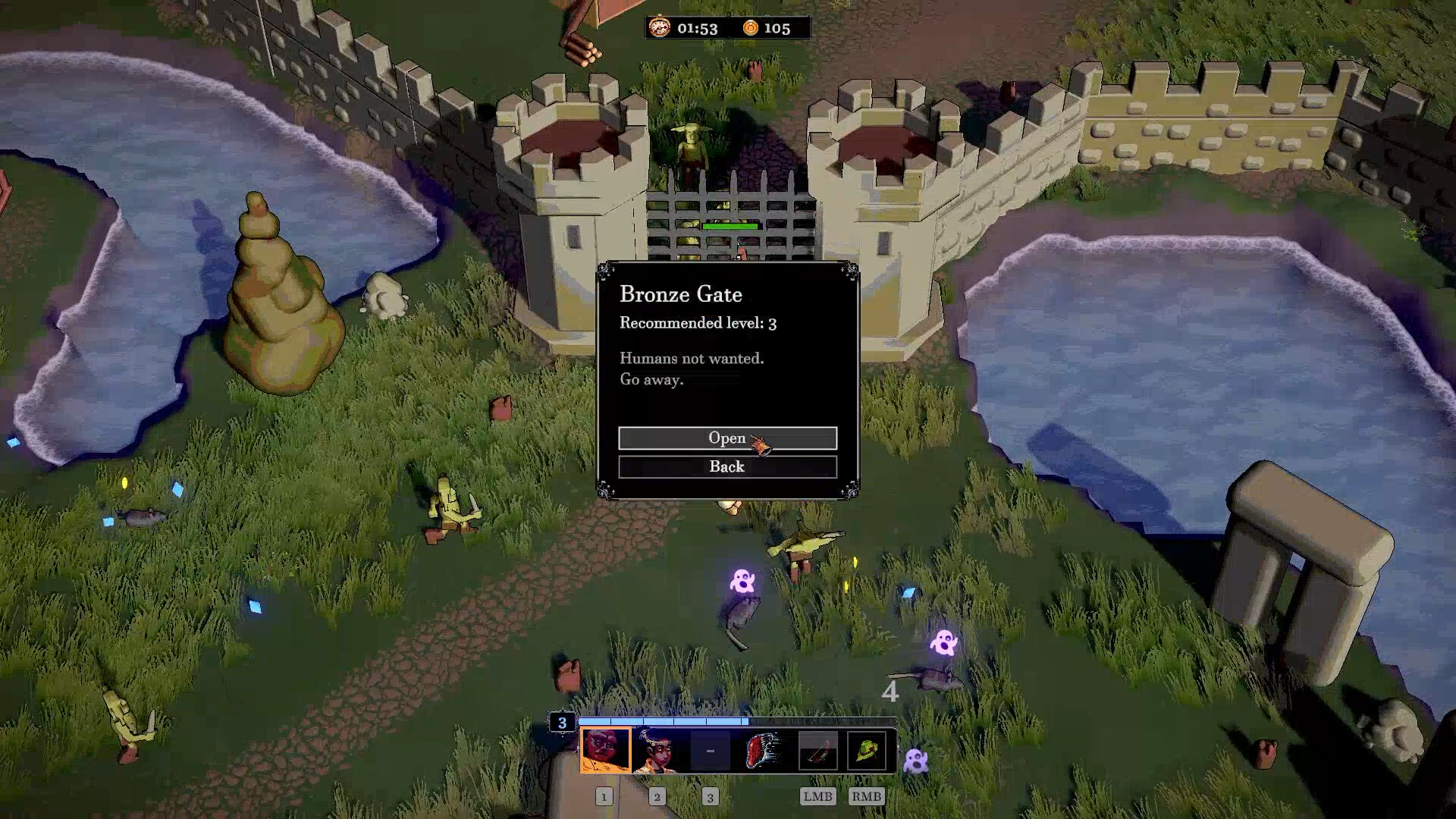Click the RMB key hint label

pos(868,797)
